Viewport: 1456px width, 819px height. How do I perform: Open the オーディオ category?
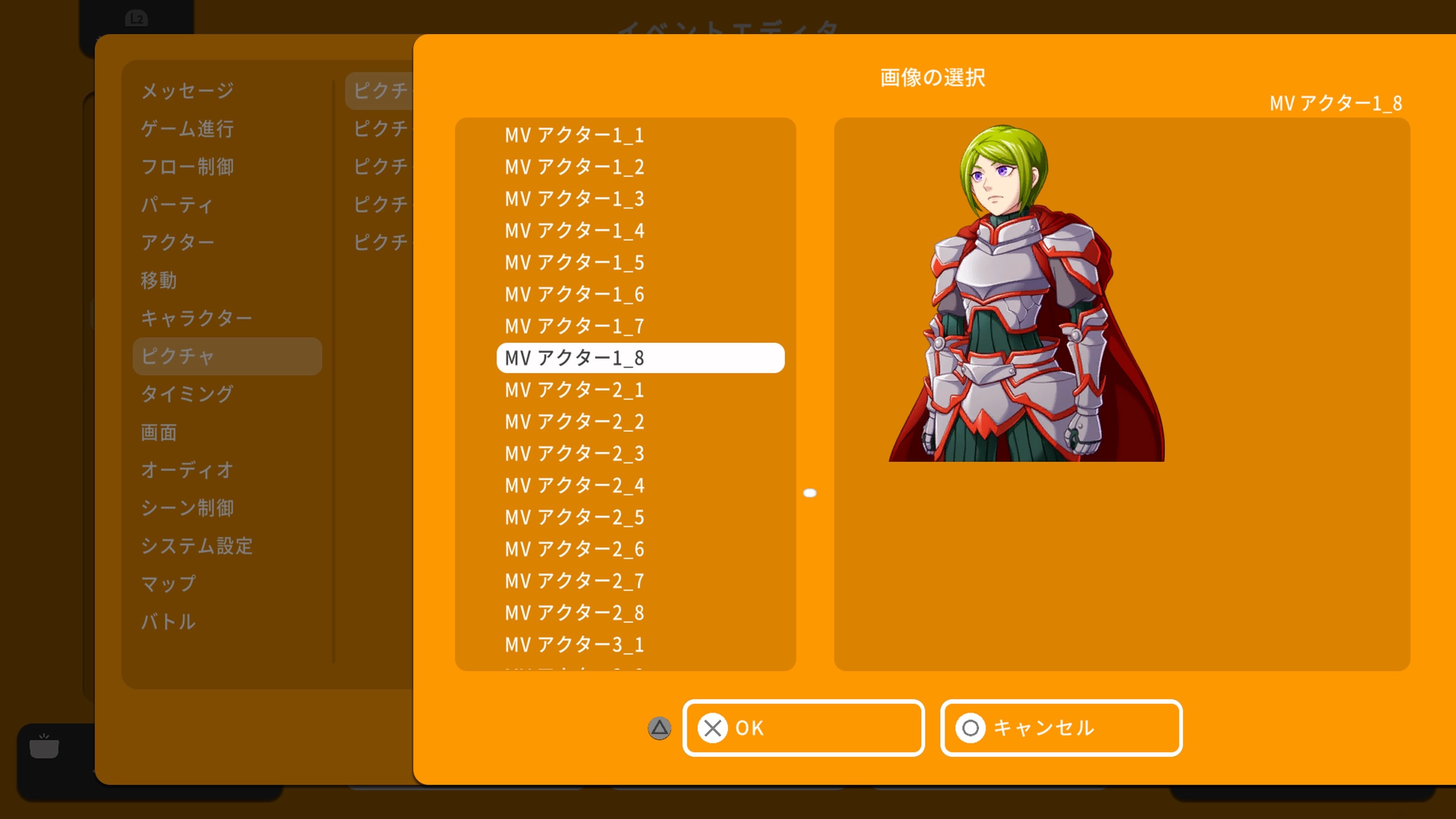tap(187, 470)
